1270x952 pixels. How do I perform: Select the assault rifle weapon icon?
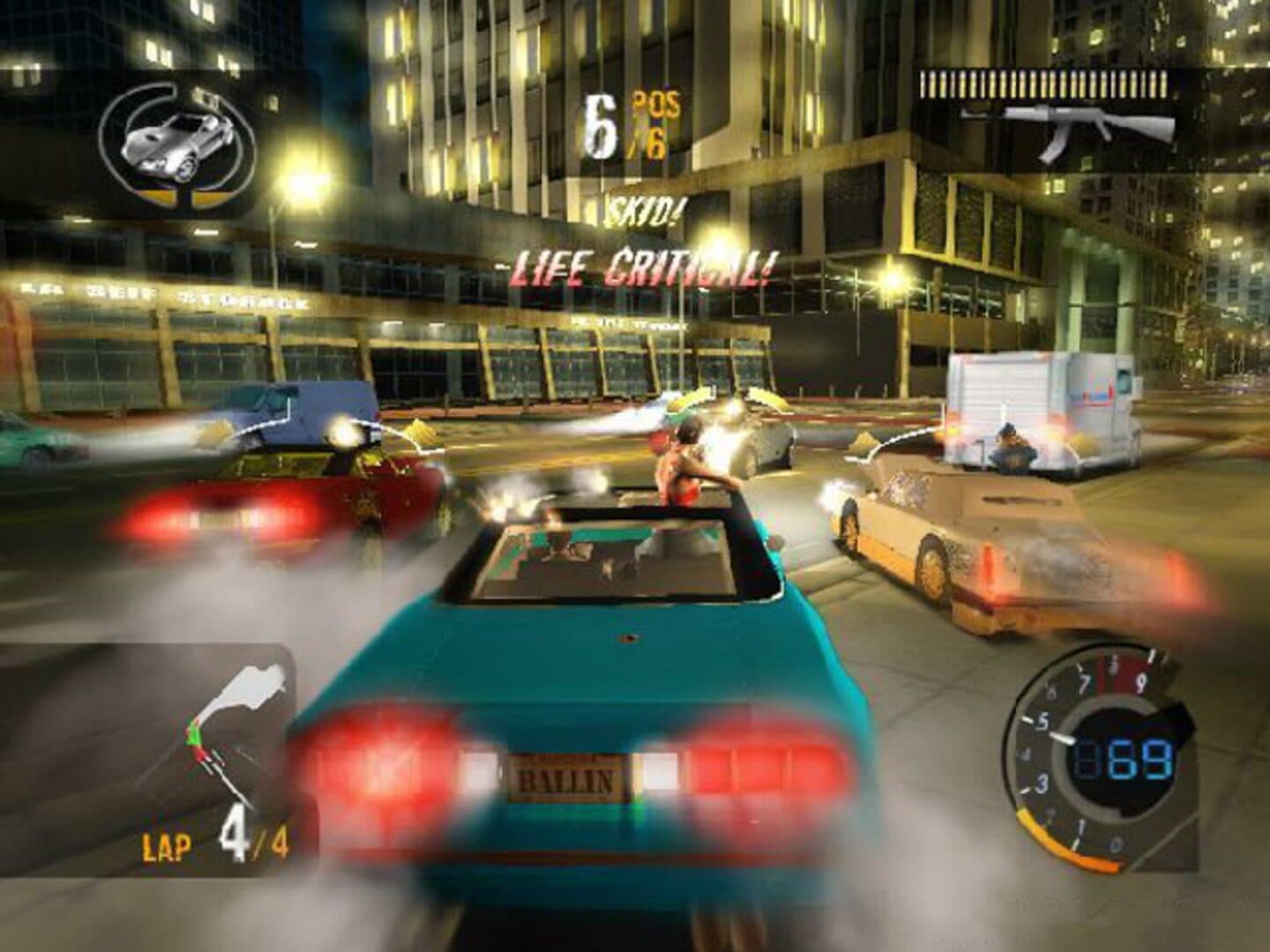1067,130
